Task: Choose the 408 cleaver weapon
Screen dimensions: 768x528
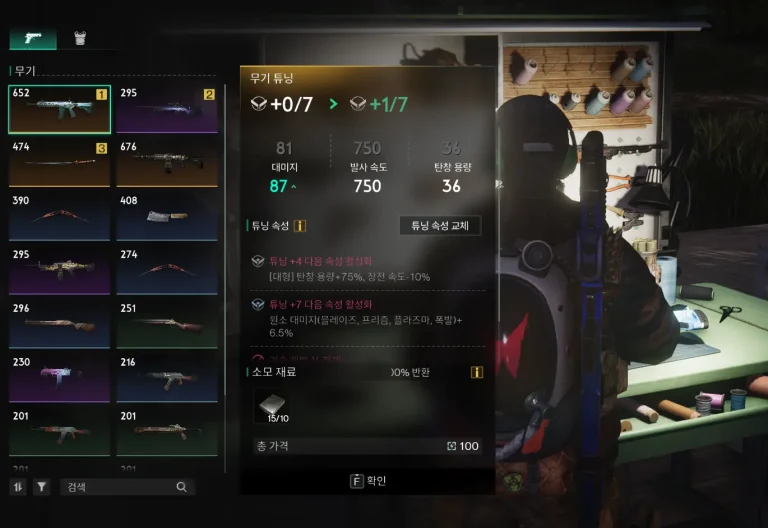Action: [166, 217]
